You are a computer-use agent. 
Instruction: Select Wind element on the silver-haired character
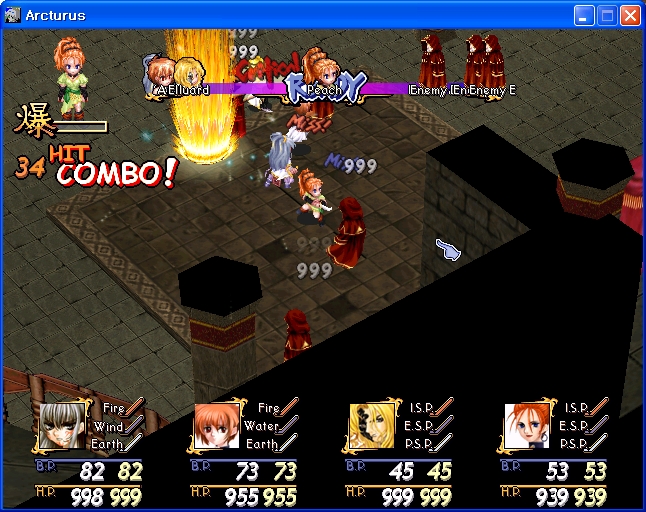(x=111, y=427)
